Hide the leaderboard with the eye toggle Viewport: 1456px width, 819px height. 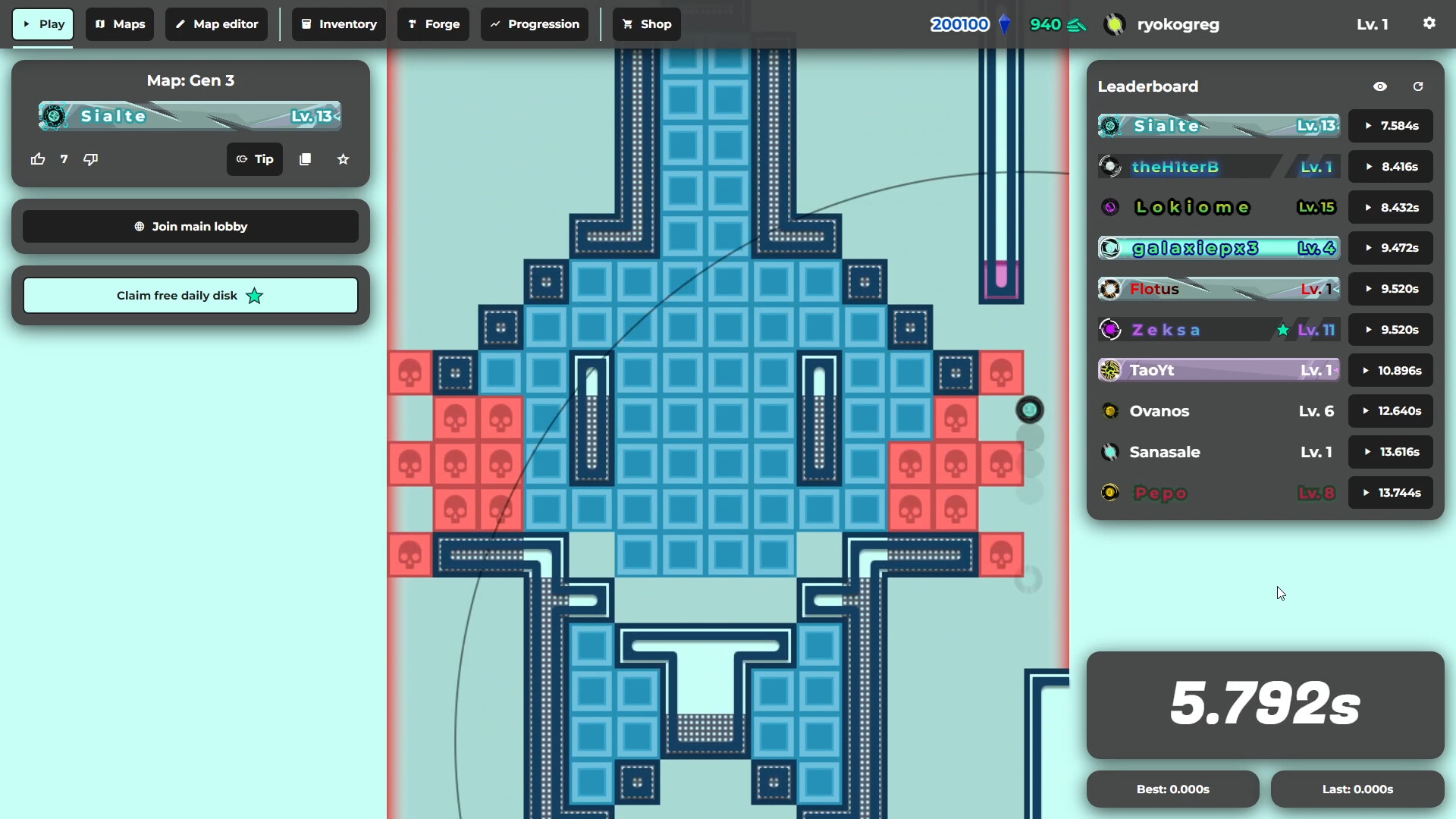pyautogui.click(x=1380, y=86)
